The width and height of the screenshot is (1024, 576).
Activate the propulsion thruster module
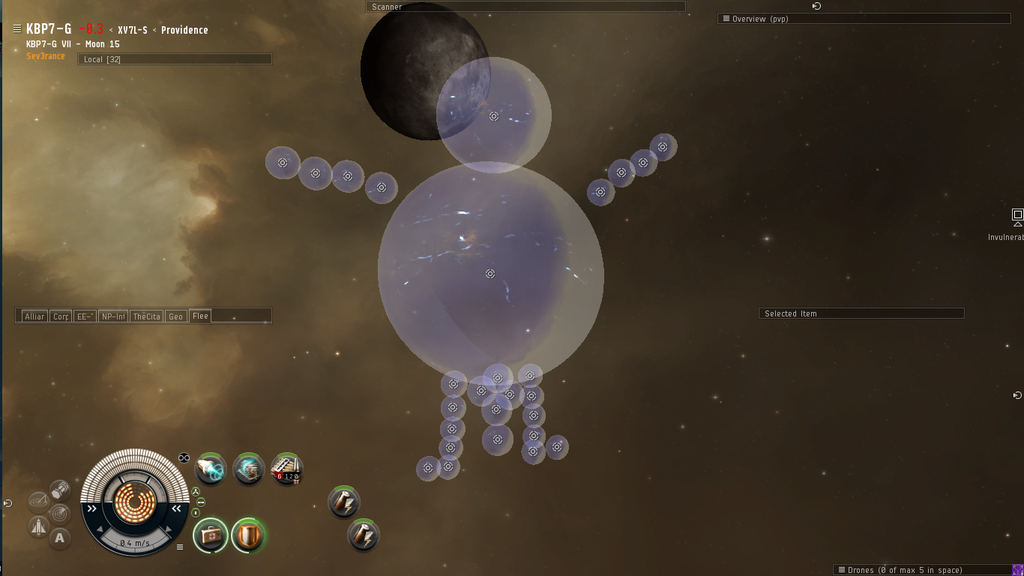click(210, 468)
